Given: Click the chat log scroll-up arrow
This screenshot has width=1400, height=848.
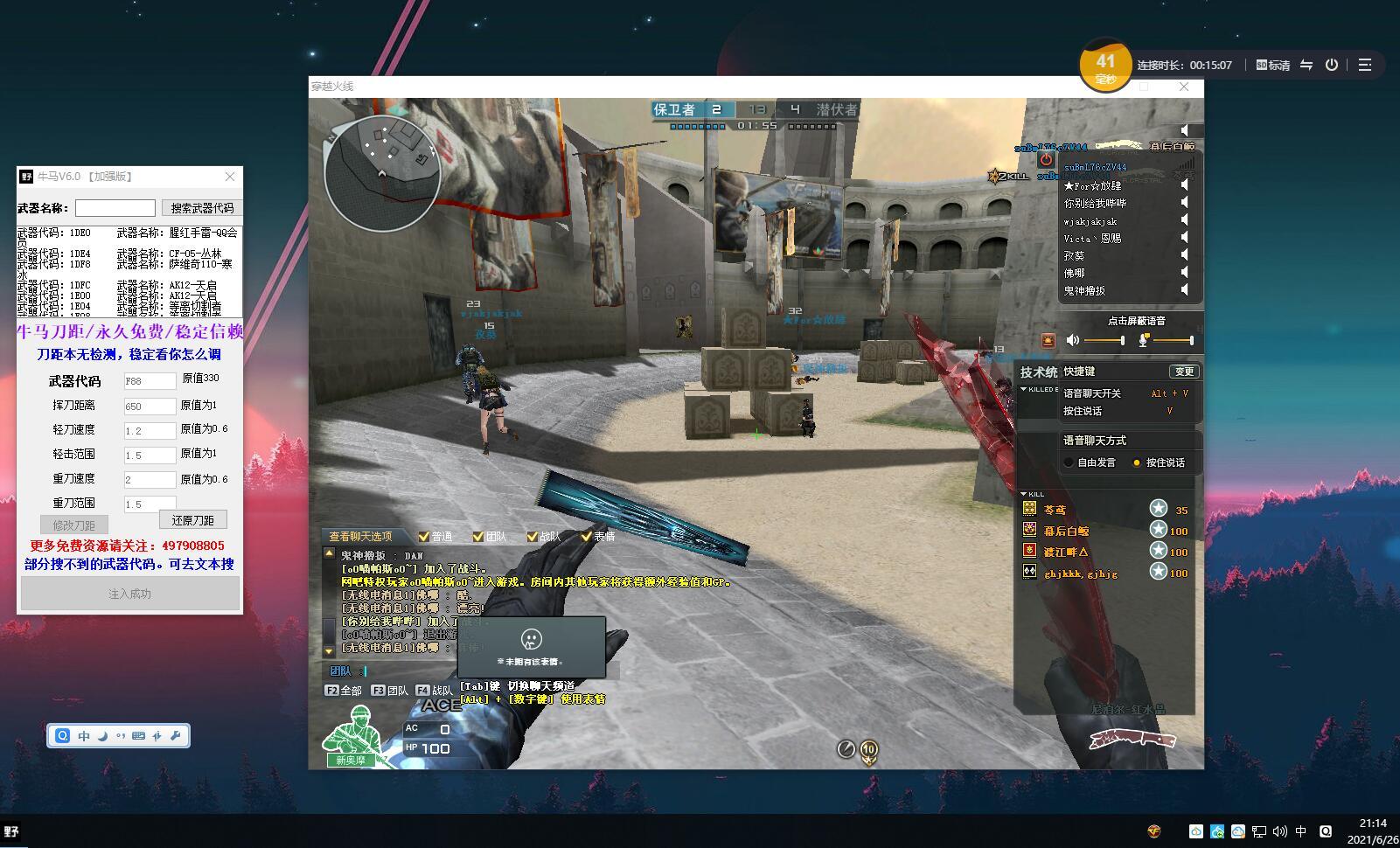Looking at the screenshot, I should [329, 553].
